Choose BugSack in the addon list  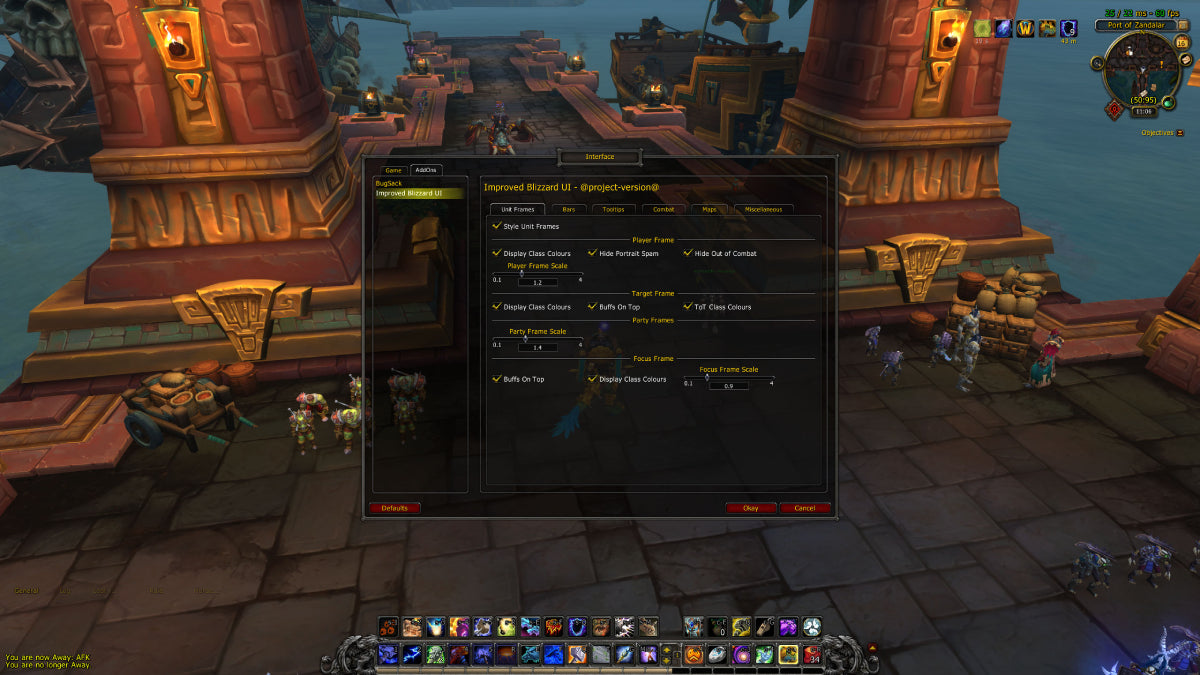point(388,183)
